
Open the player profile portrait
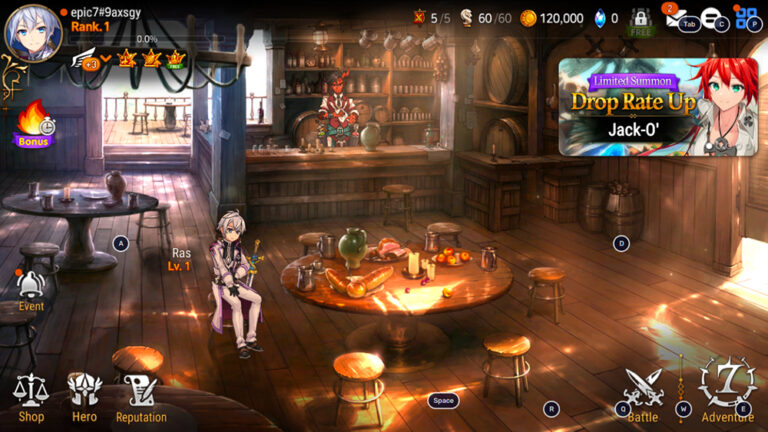[33, 33]
